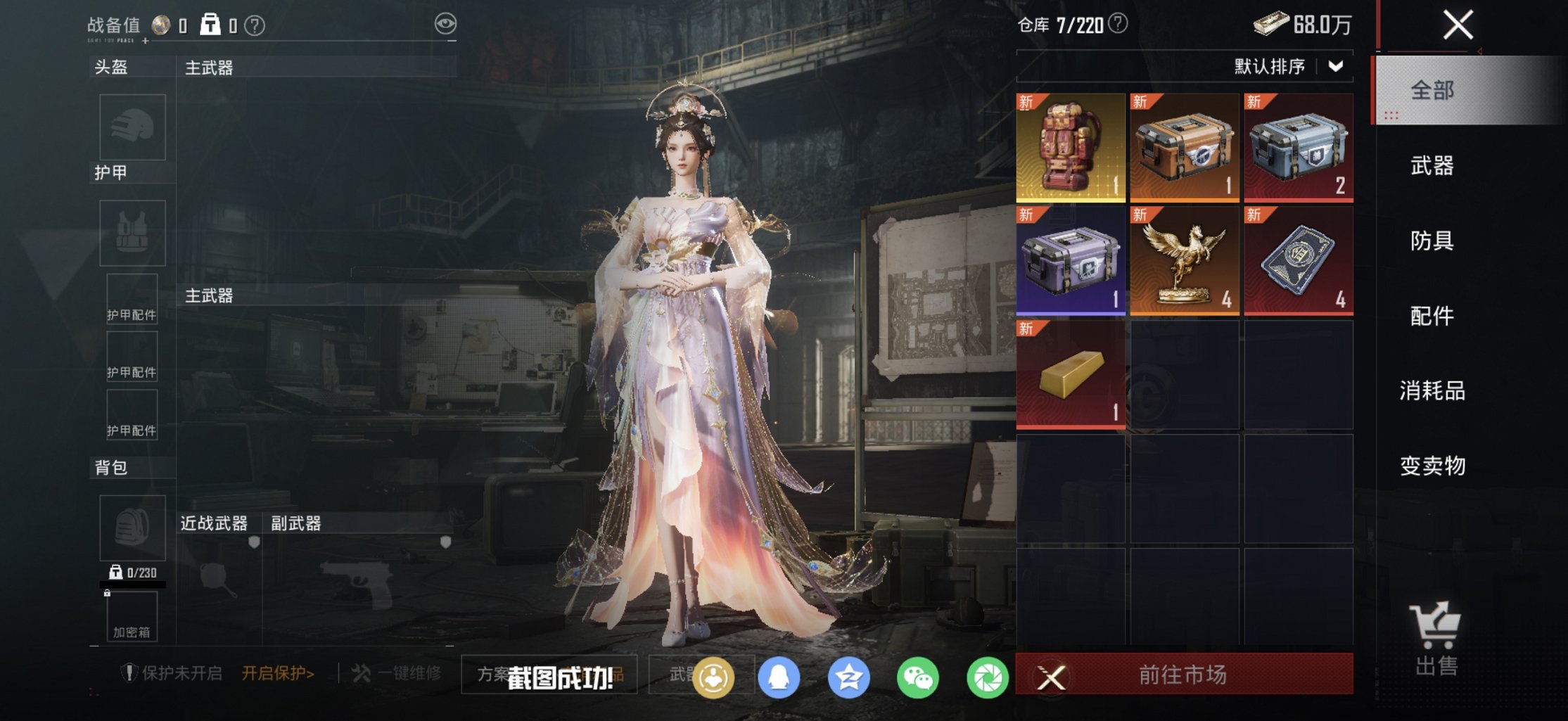1568x721 pixels.
Task: Toggle the eye visibility icon
Action: 445,25
